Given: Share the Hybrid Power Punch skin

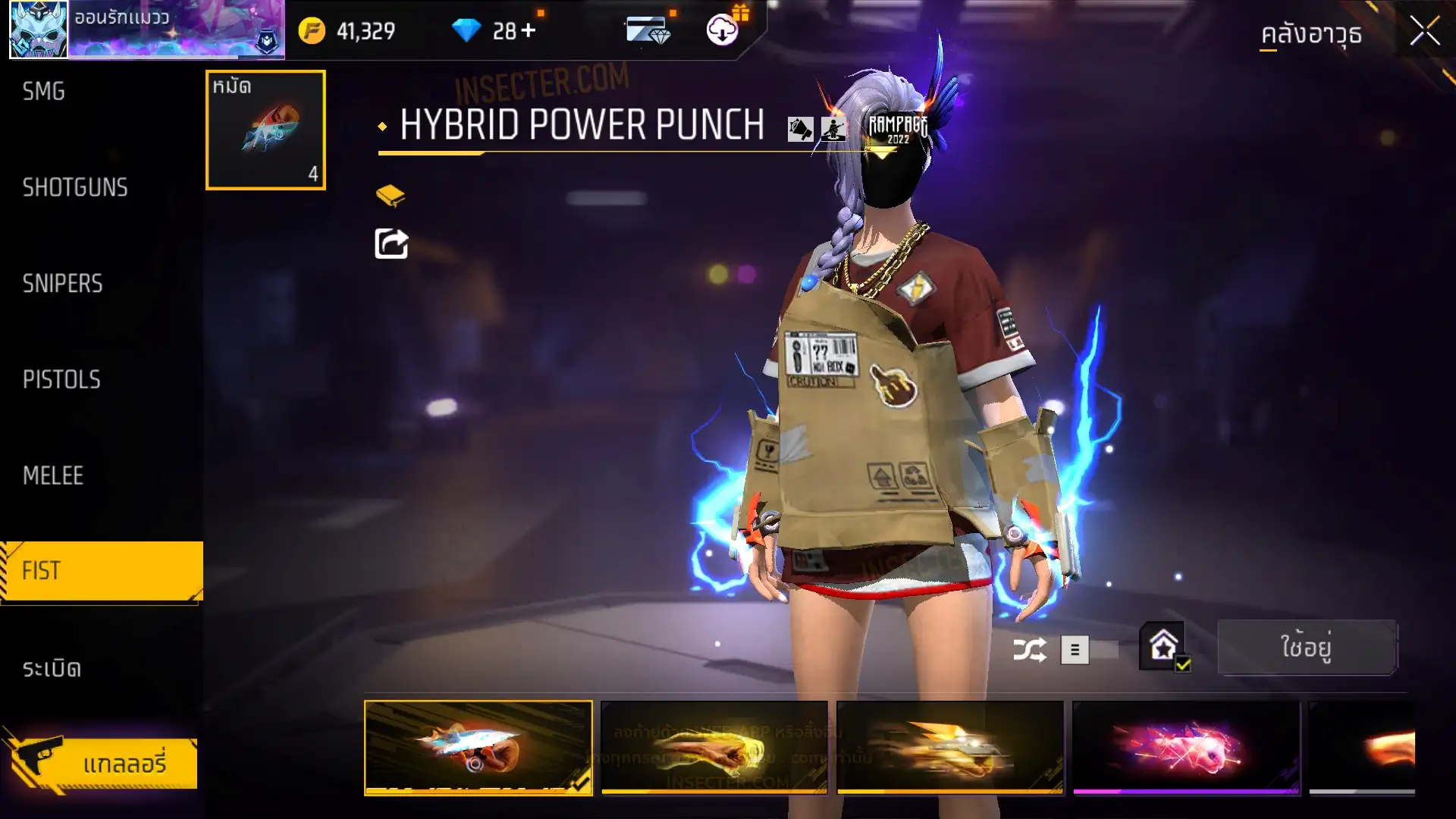Looking at the screenshot, I should 391,243.
